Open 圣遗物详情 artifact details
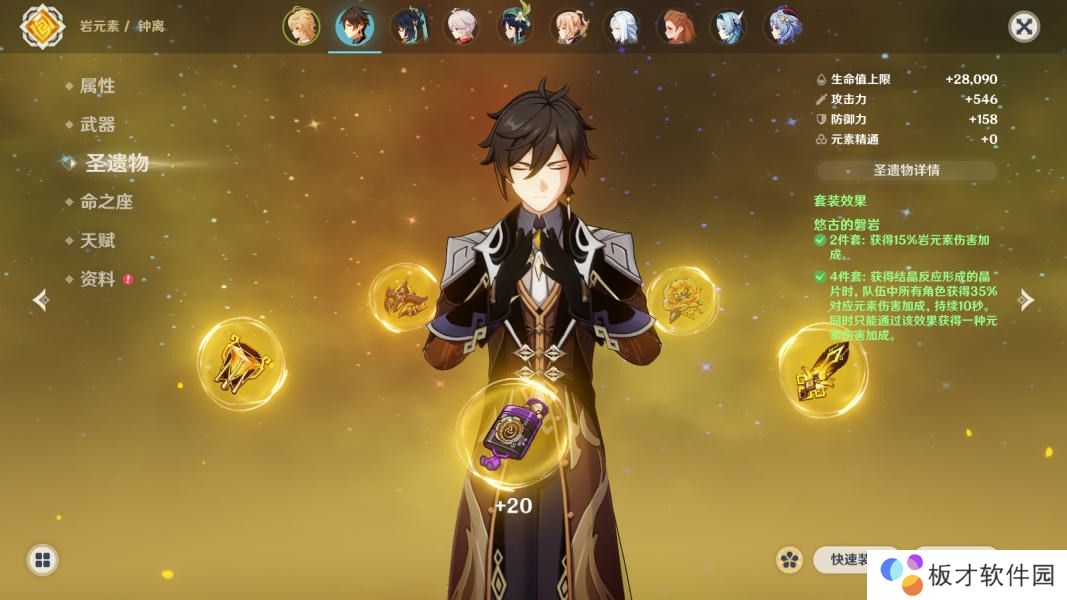 tap(906, 170)
